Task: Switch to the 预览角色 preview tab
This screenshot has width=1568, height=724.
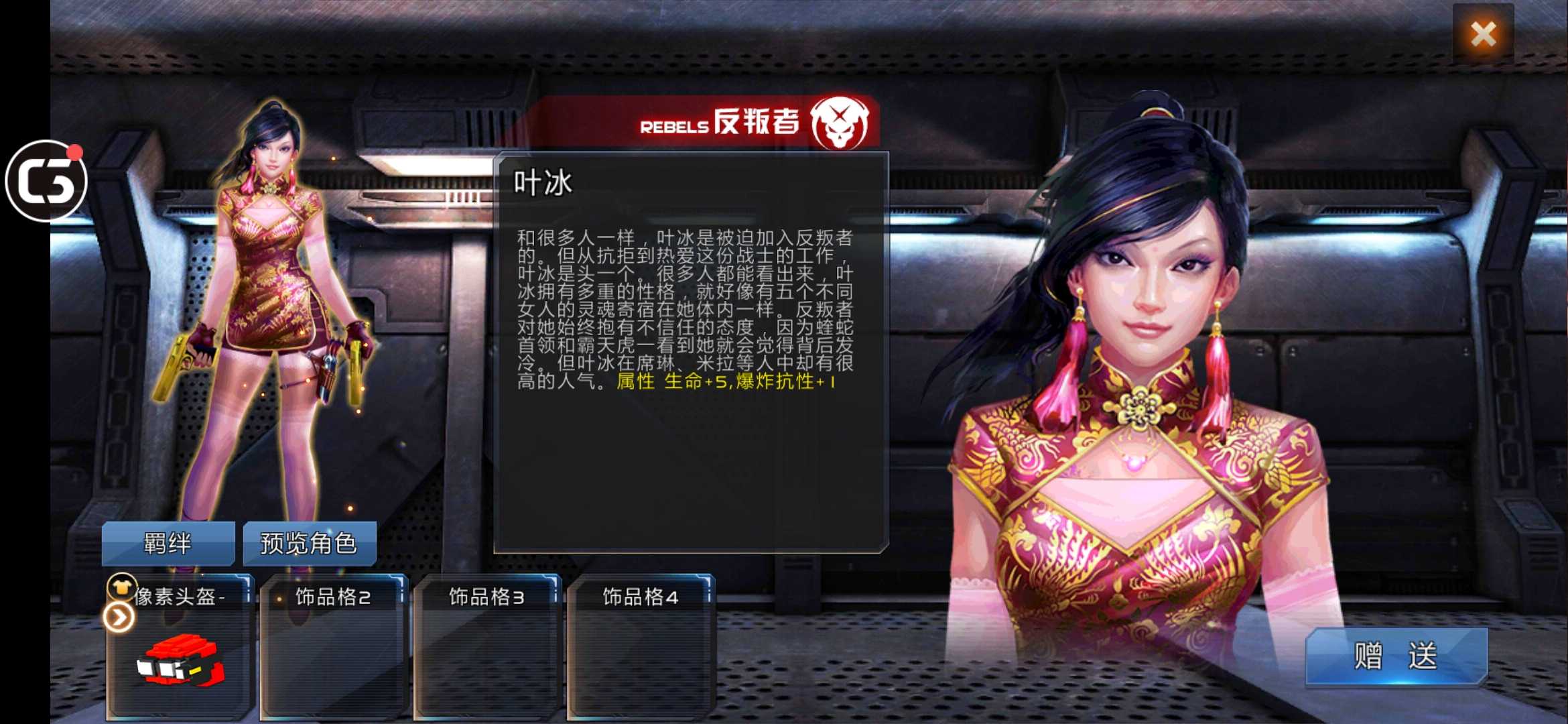Action: click(310, 543)
